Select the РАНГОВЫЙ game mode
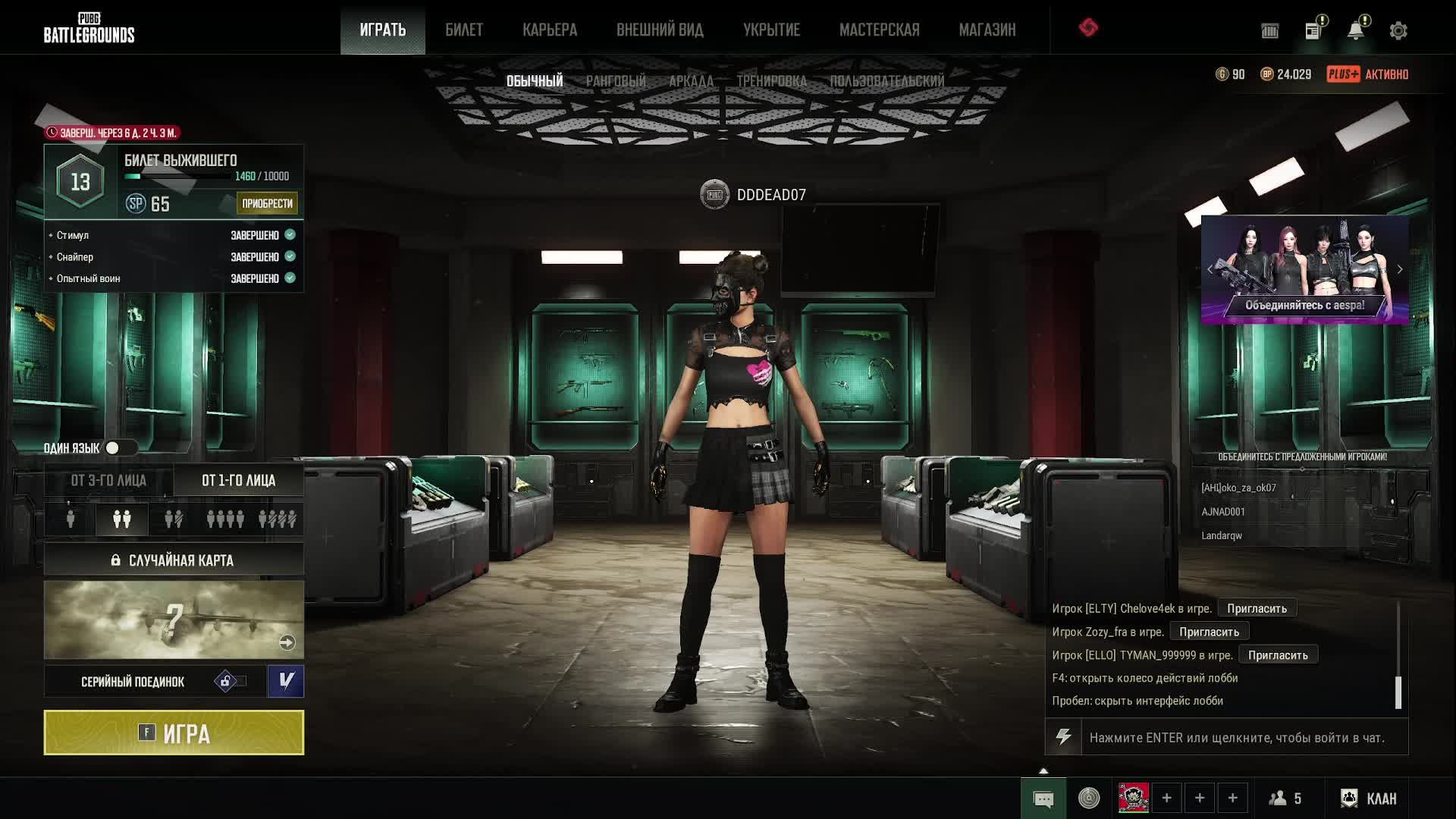 coord(616,81)
